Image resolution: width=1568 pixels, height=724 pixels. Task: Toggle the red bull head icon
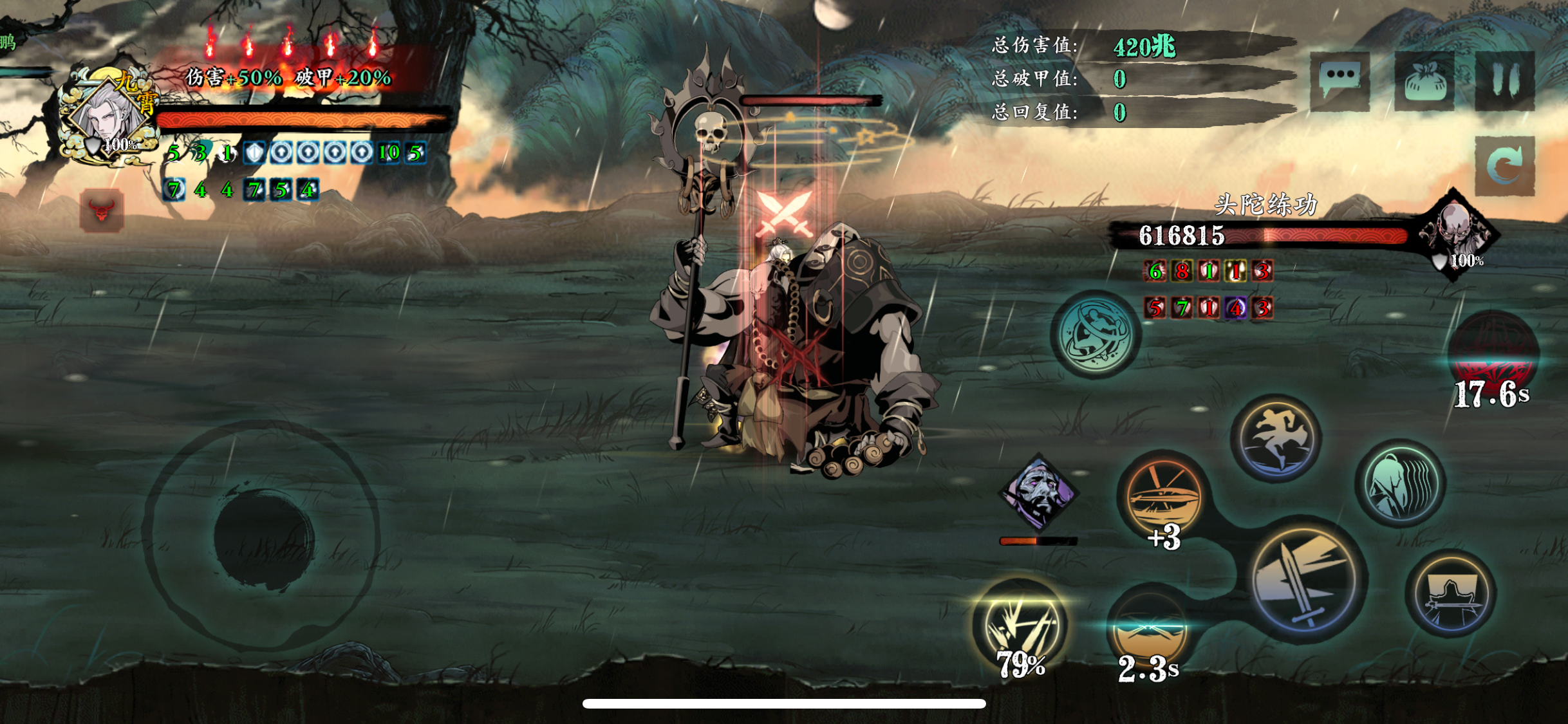pos(102,210)
